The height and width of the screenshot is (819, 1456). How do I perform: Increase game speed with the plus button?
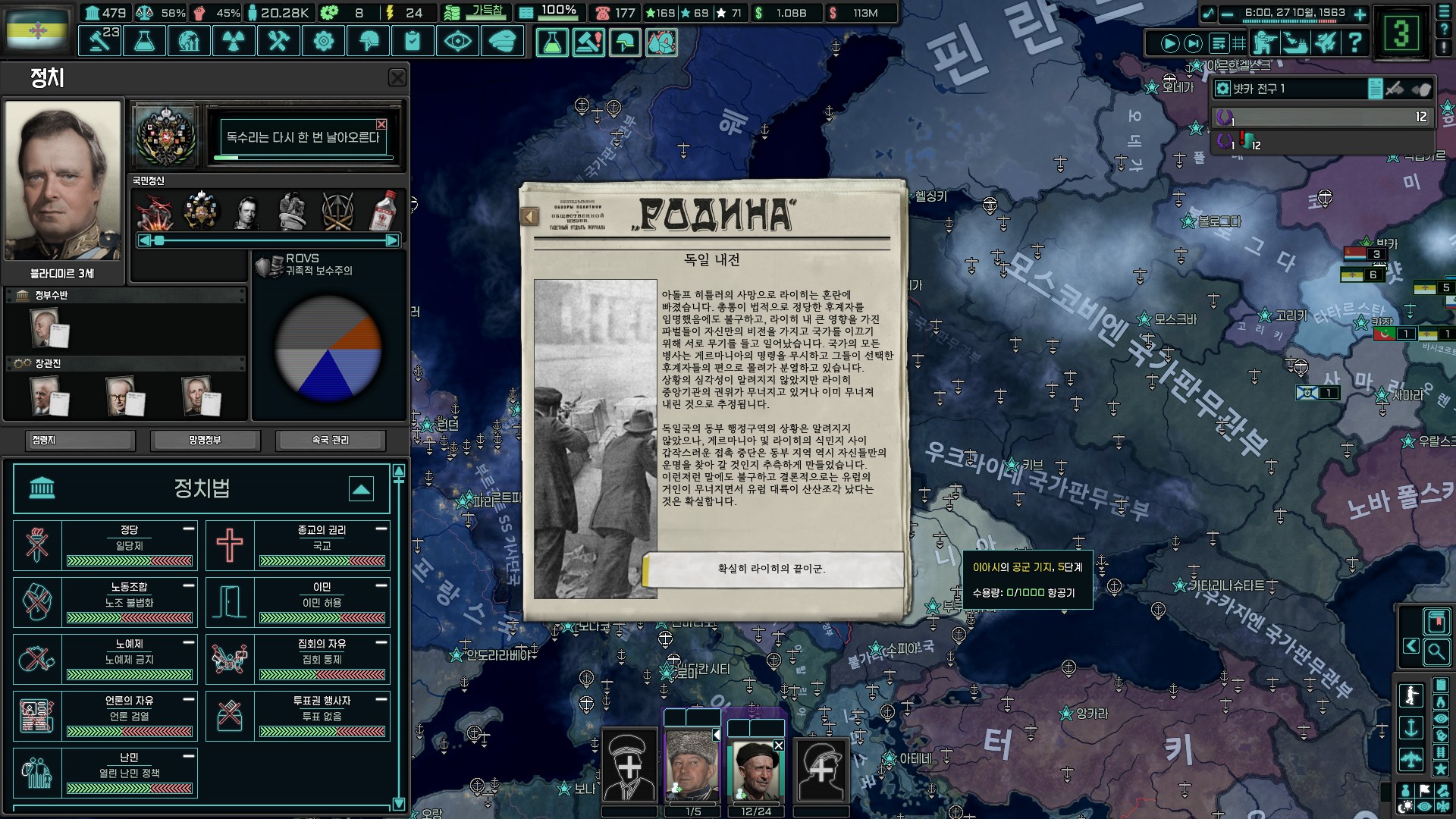point(1360,14)
